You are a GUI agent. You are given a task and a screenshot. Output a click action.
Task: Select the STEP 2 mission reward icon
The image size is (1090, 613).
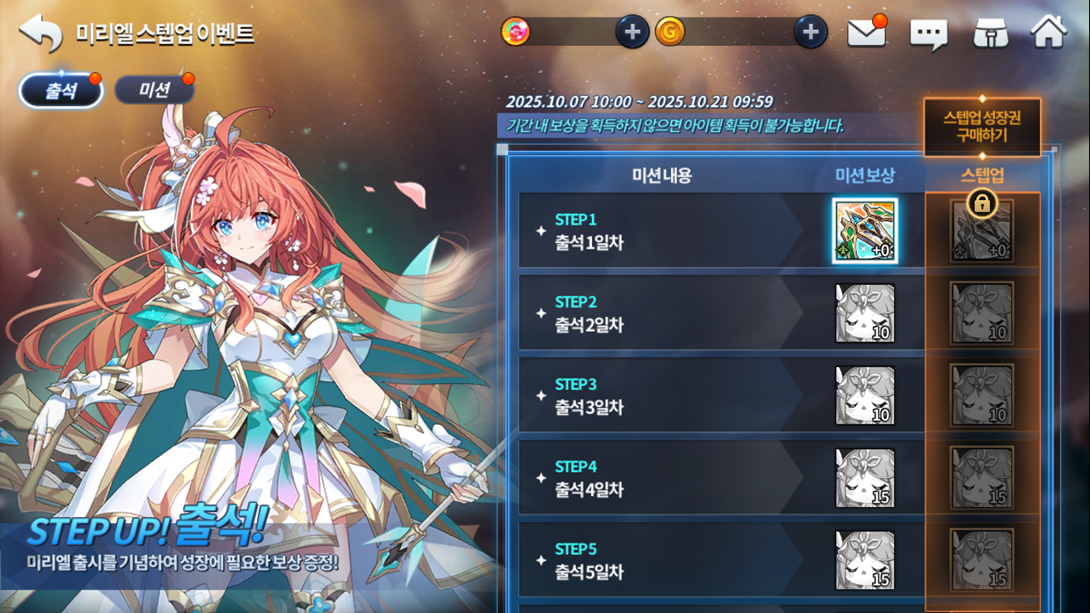point(865,313)
